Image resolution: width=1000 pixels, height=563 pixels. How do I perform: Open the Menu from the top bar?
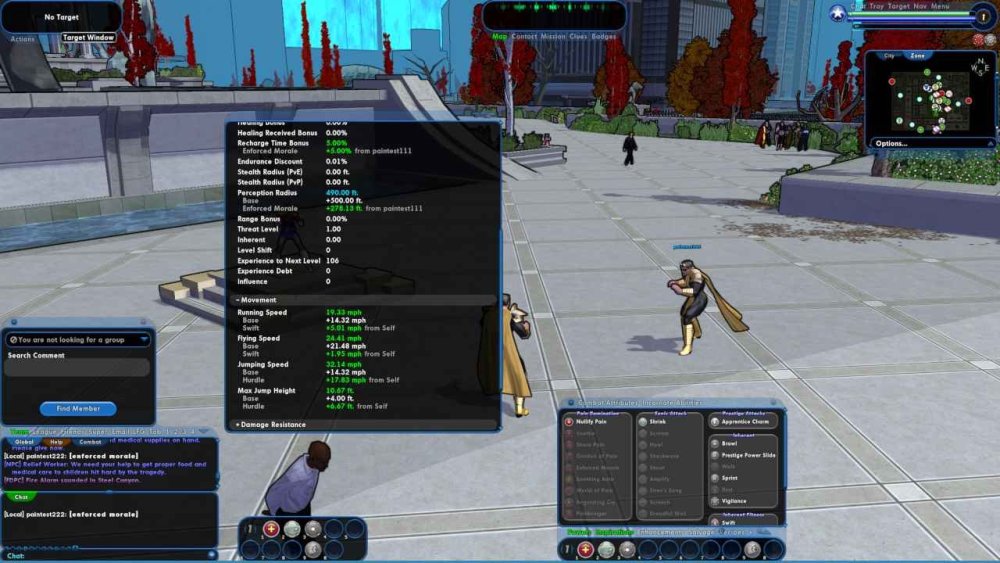click(940, 6)
